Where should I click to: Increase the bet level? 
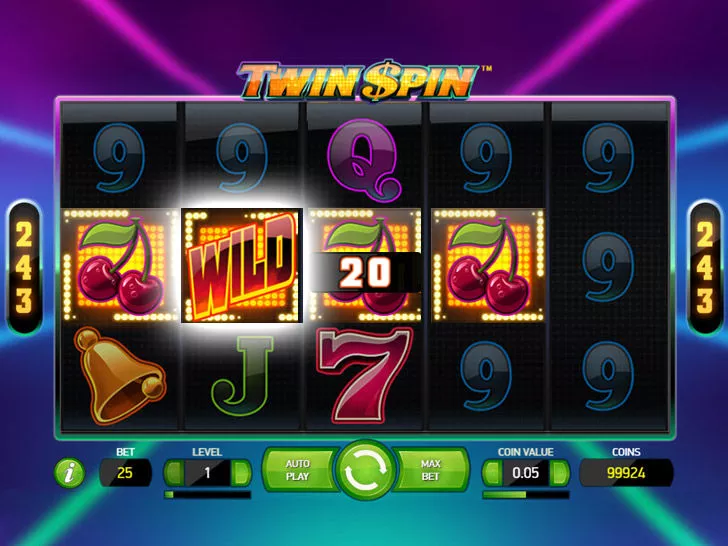pos(240,473)
